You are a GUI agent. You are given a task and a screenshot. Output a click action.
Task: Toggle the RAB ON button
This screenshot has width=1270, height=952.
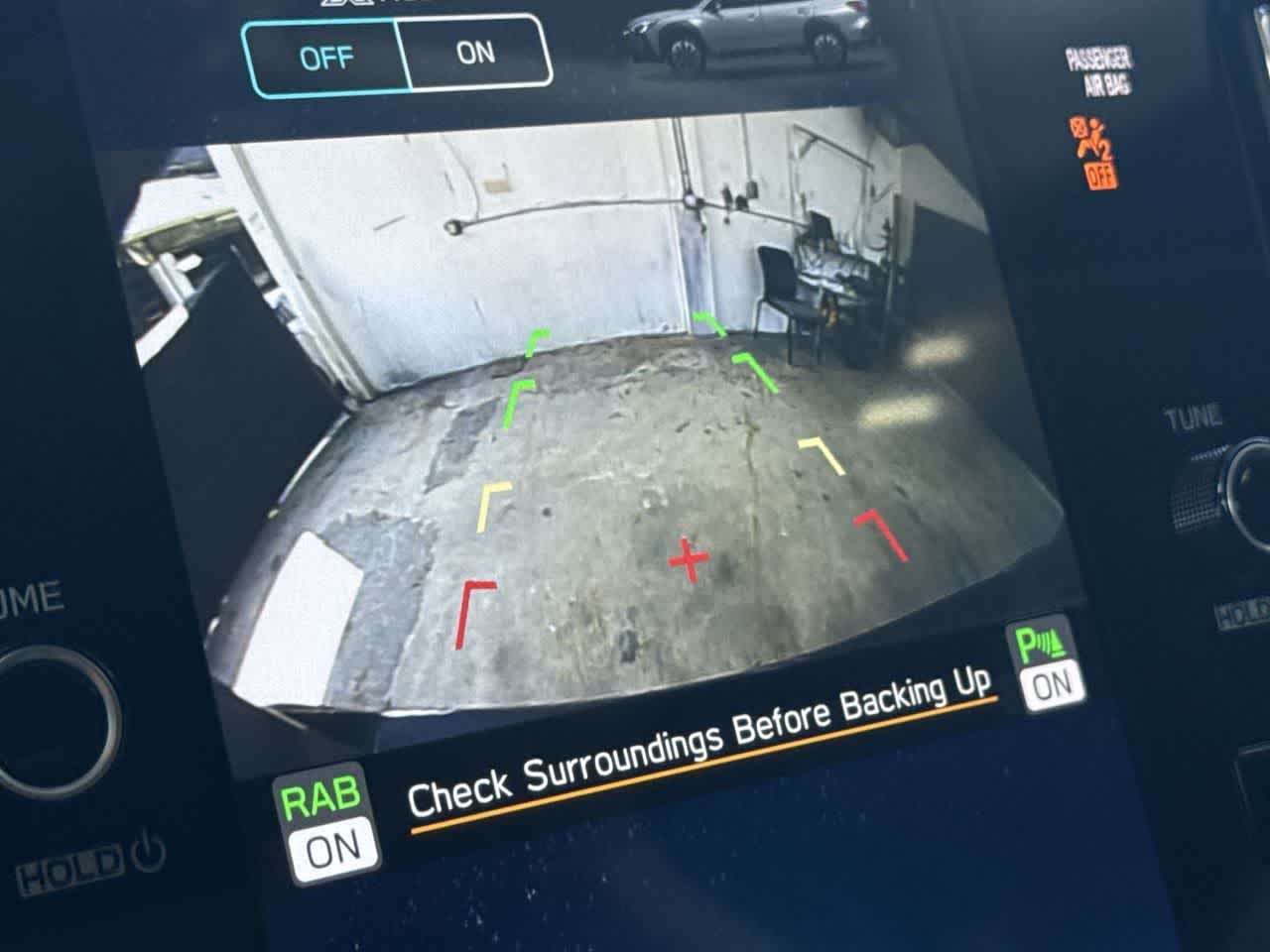click(x=322, y=822)
